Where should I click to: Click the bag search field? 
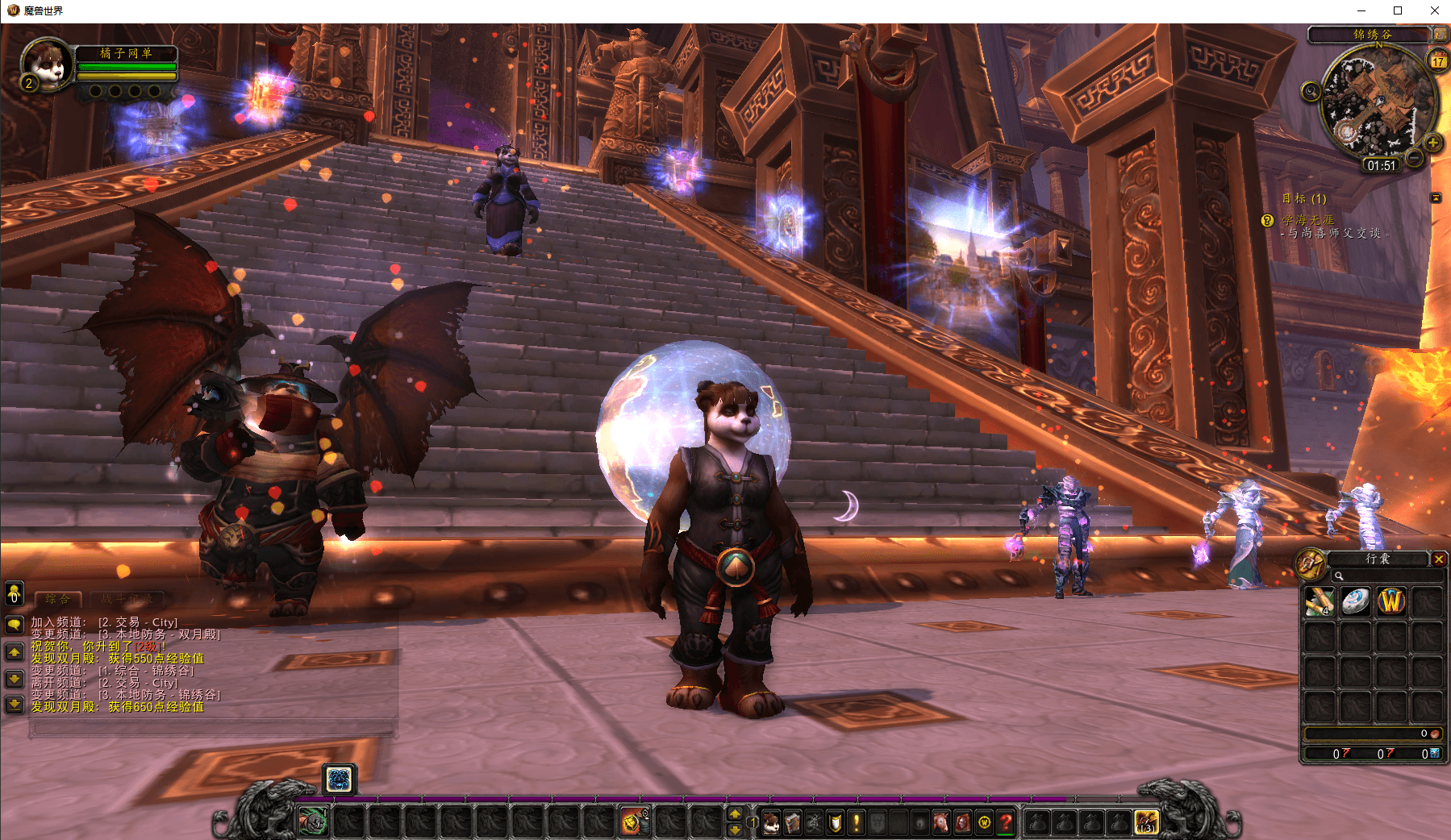click(x=1387, y=576)
